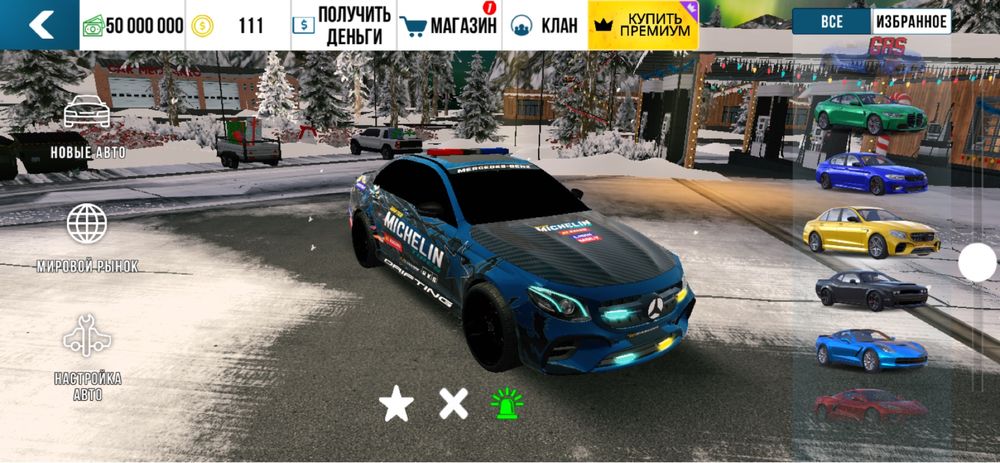Image resolution: width=1000 pixels, height=463 pixels.
Task: Select the red sports car thumbnail
Action: 870,405
